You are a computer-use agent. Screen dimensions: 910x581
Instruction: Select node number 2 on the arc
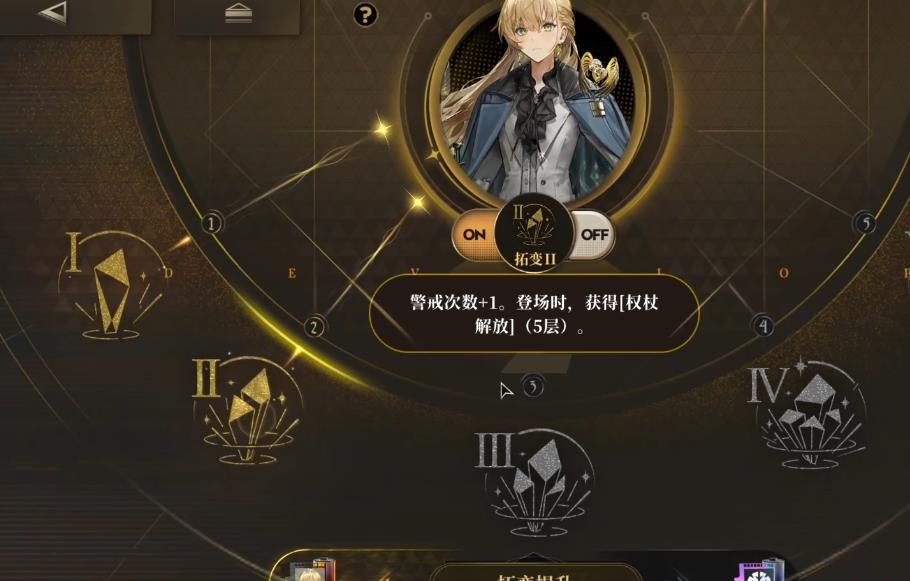[315, 326]
